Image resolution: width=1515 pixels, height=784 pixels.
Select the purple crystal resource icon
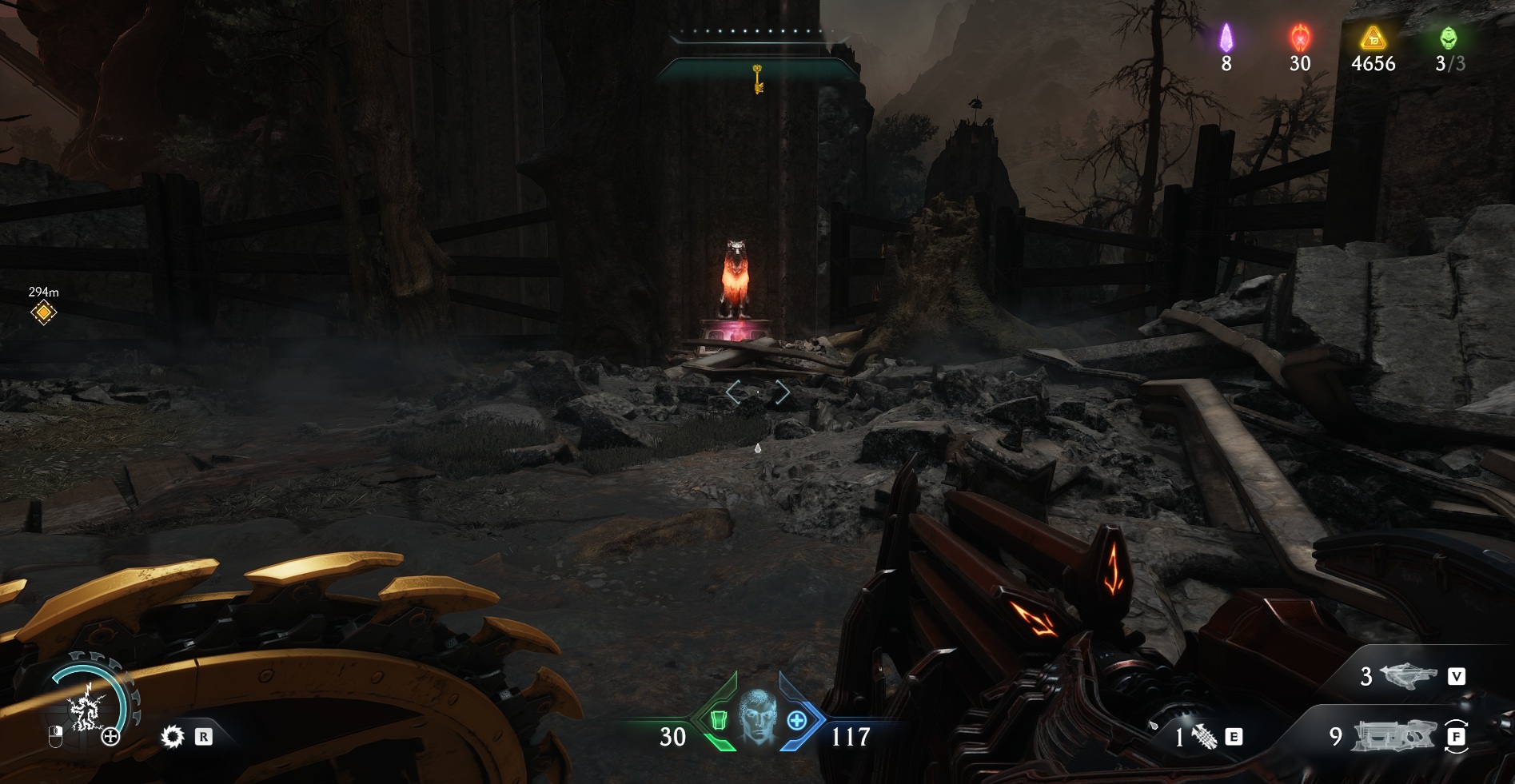pos(1226,38)
